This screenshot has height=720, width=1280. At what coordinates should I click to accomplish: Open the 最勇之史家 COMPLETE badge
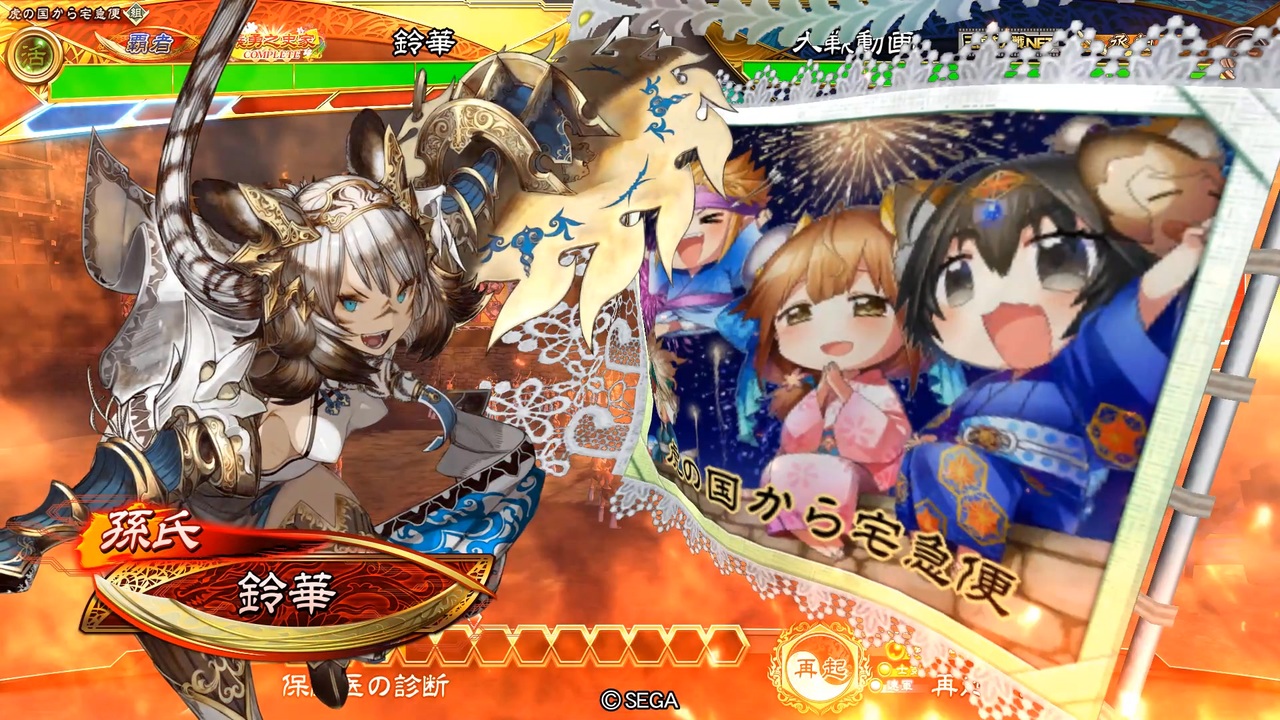pos(277,47)
